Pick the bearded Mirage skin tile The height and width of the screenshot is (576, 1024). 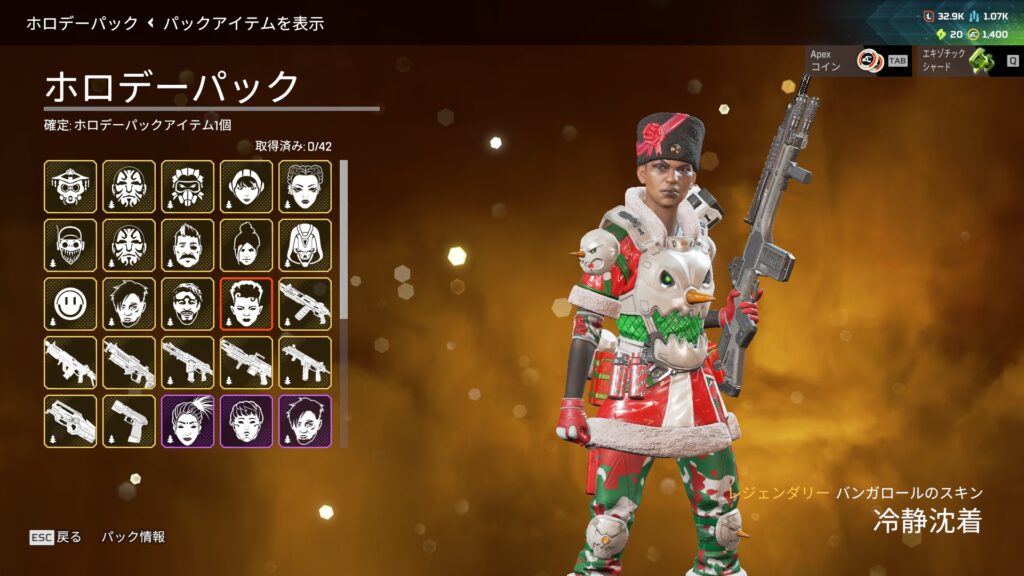click(188, 303)
